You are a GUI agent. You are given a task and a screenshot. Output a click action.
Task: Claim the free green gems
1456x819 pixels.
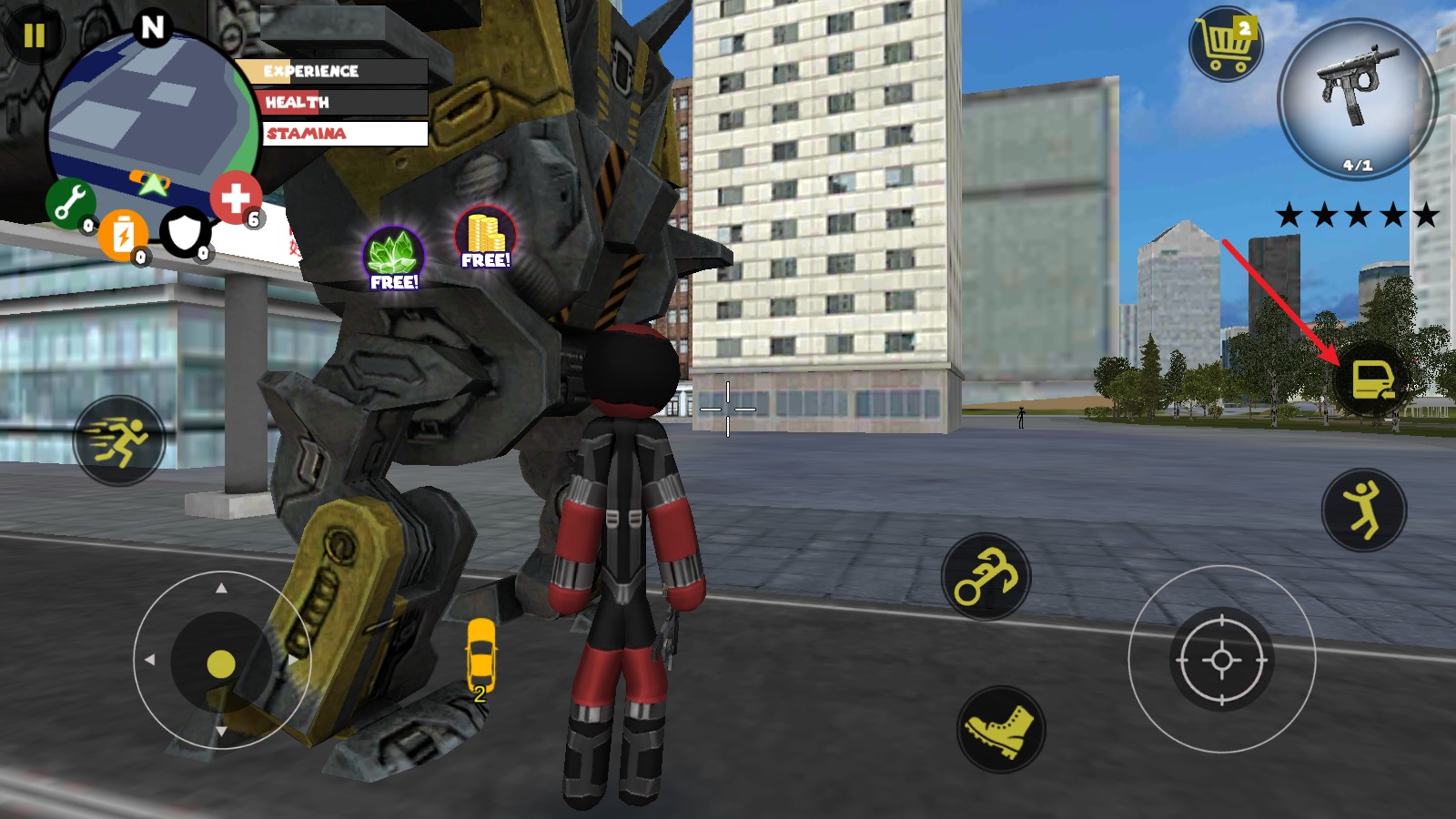[x=394, y=258]
